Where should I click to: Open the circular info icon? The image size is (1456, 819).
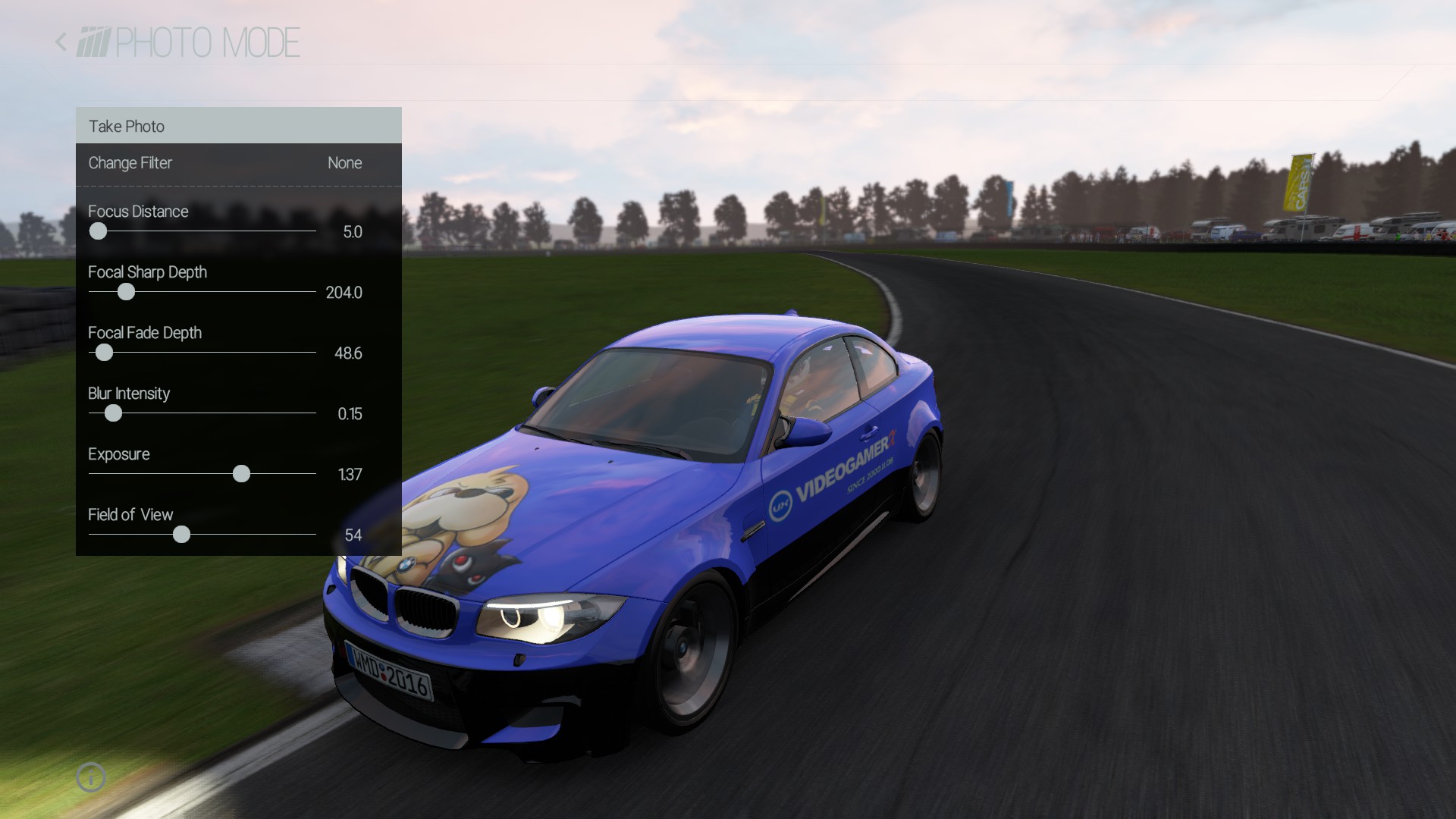tap(91, 777)
